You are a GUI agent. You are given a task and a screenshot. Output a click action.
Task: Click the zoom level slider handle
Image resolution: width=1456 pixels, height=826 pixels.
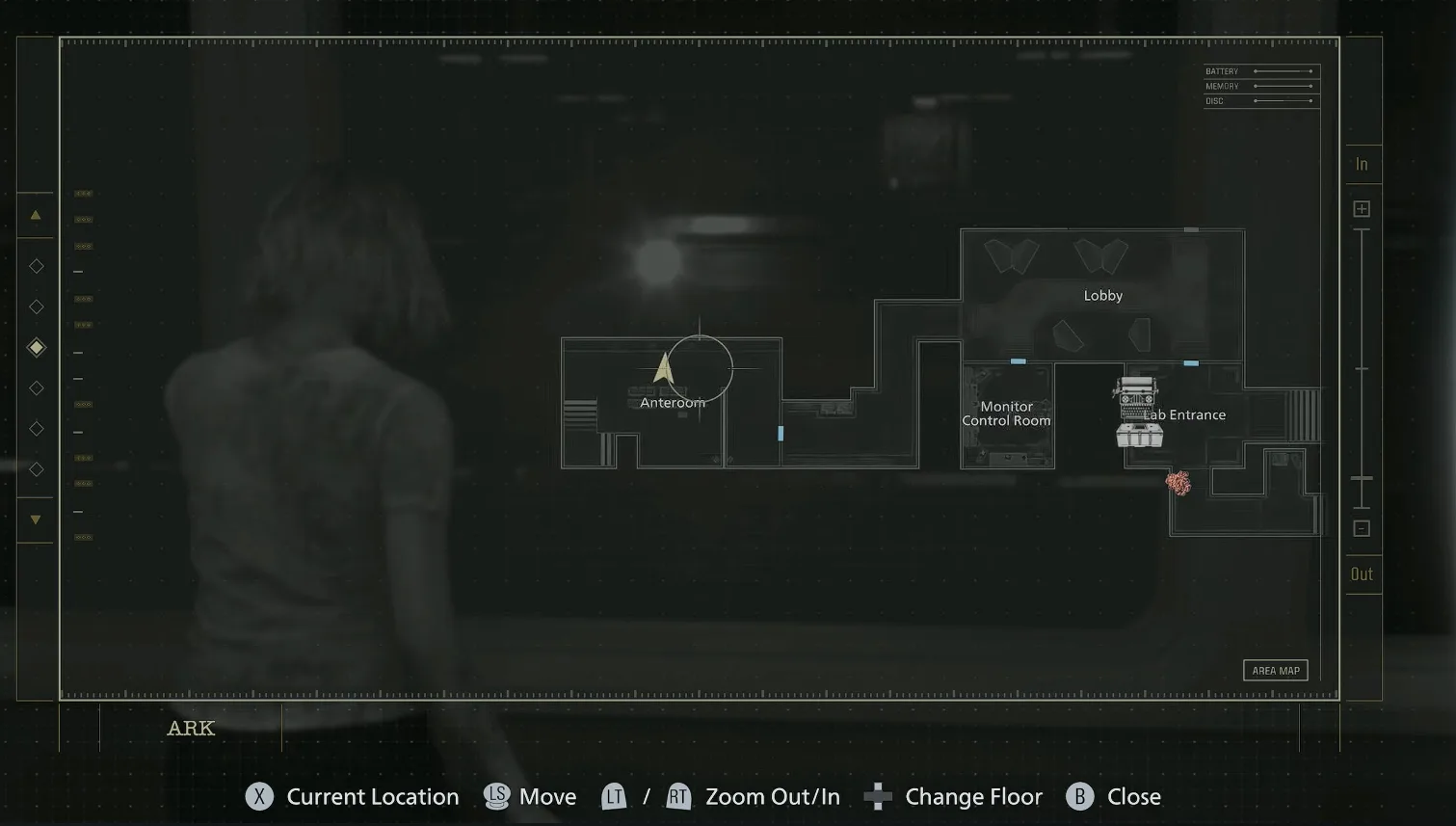(1362, 478)
